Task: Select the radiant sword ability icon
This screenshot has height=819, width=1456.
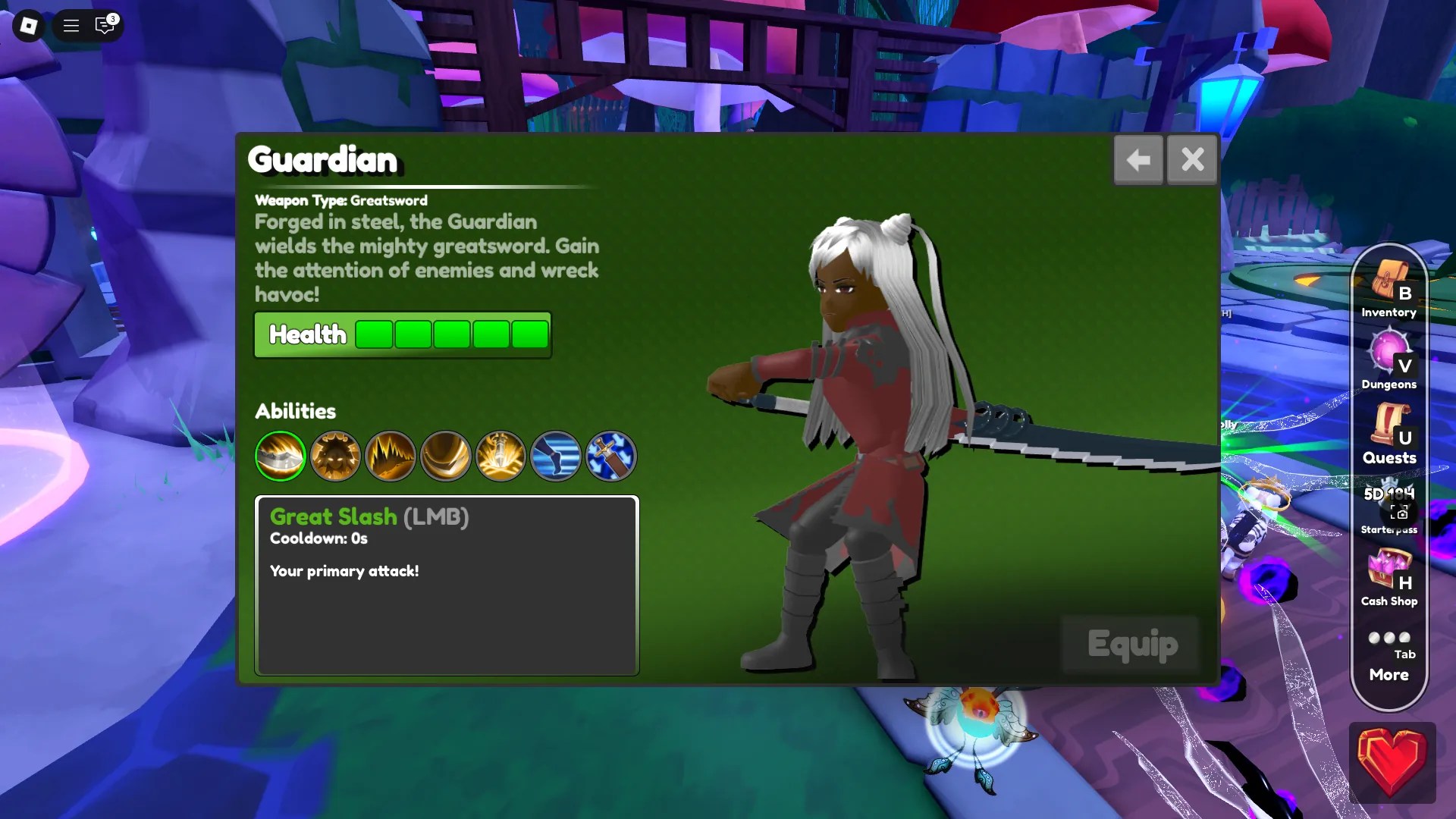Action: click(501, 455)
